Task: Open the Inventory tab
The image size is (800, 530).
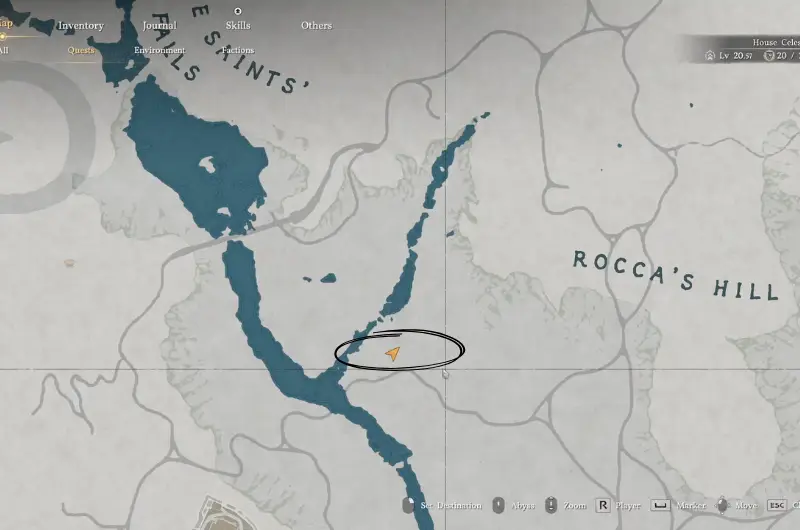Action: click(x=80, y=25)
